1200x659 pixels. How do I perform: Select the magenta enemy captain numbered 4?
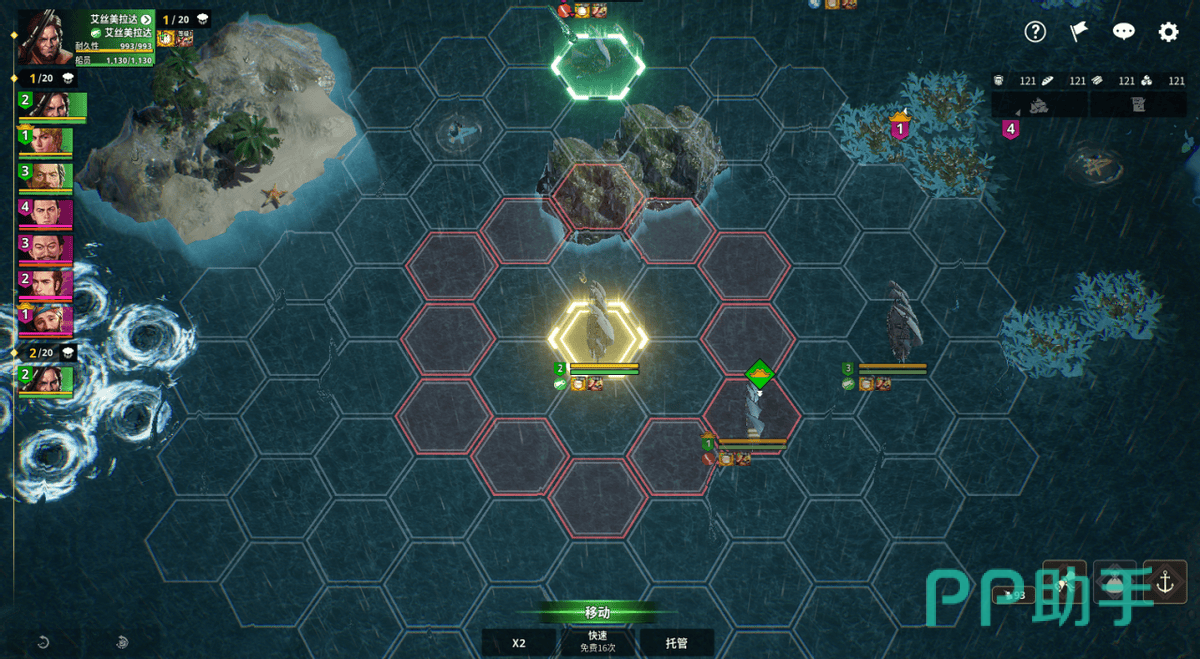click(x=47, y=214)
